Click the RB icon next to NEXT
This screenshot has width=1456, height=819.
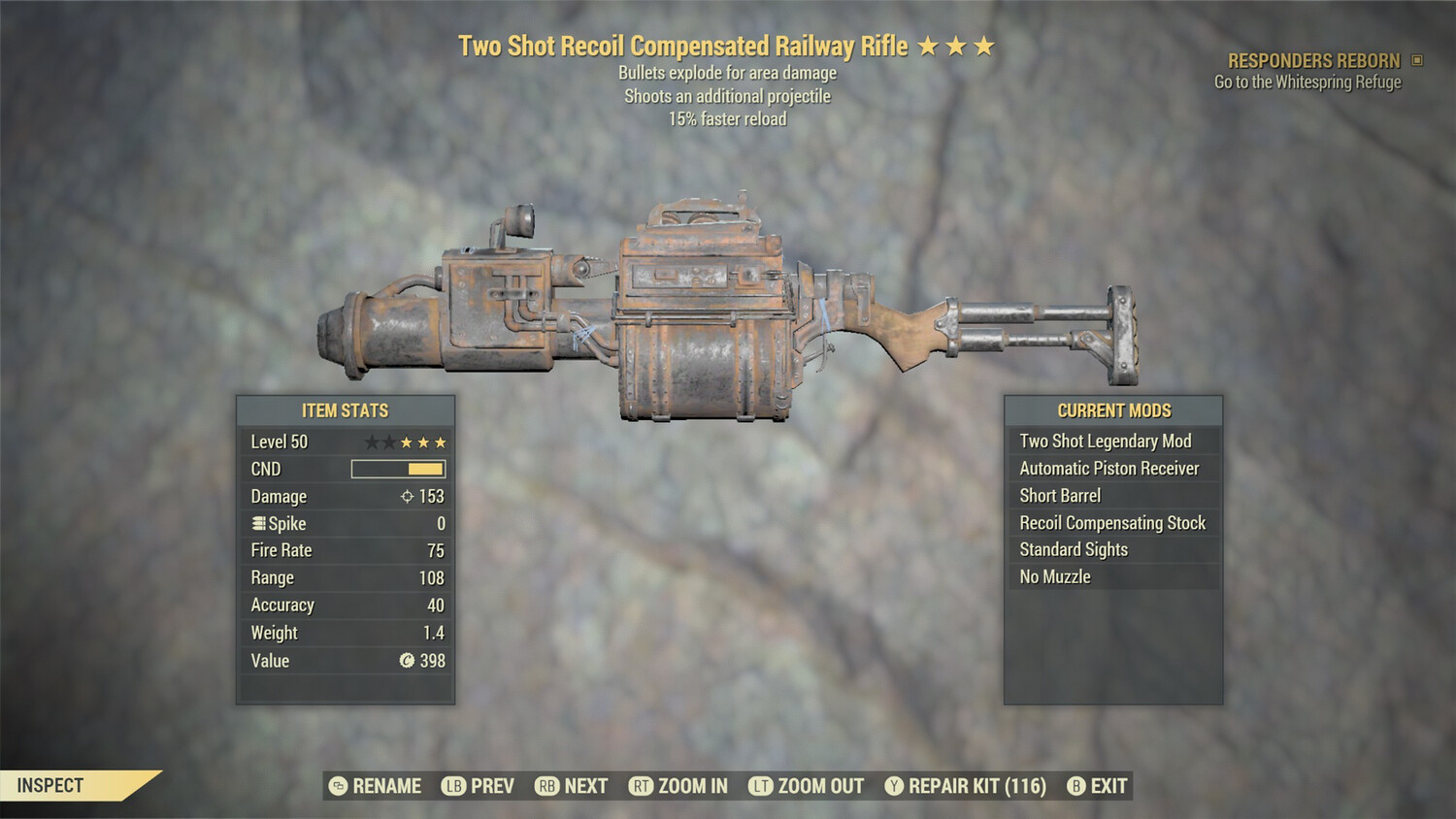[546, 786]
